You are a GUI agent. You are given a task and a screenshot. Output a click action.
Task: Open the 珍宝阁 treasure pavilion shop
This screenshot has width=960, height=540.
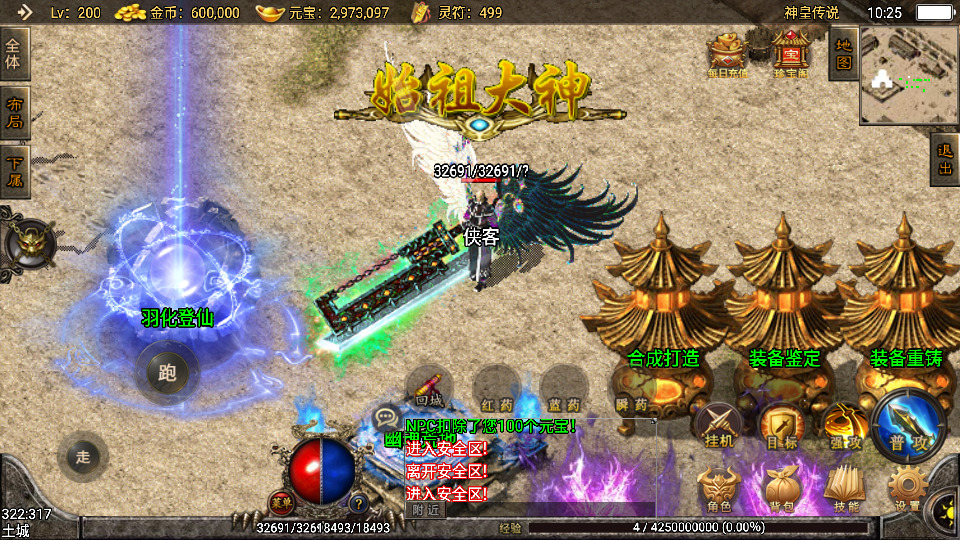790,52
